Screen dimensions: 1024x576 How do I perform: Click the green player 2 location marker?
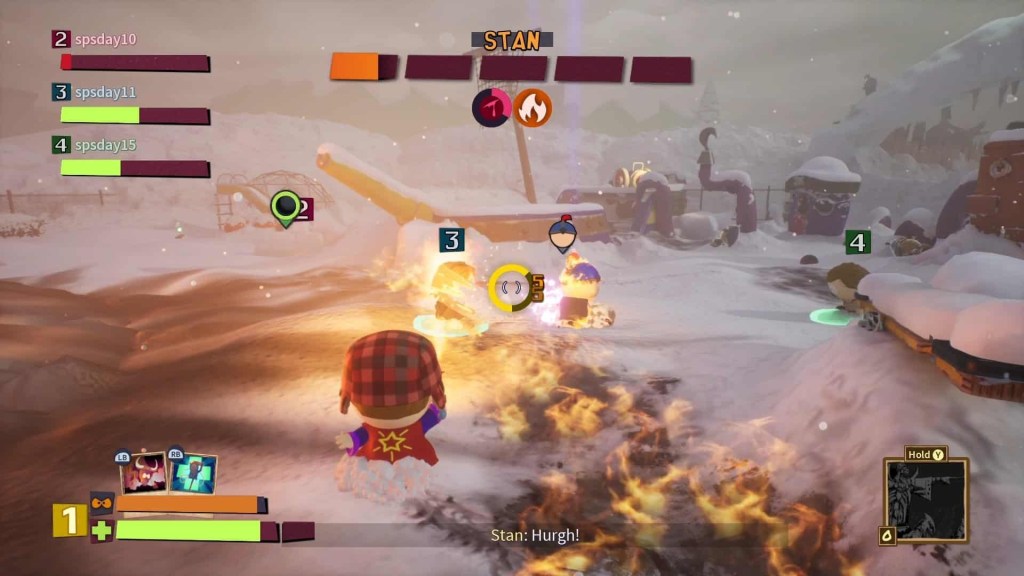286,207
